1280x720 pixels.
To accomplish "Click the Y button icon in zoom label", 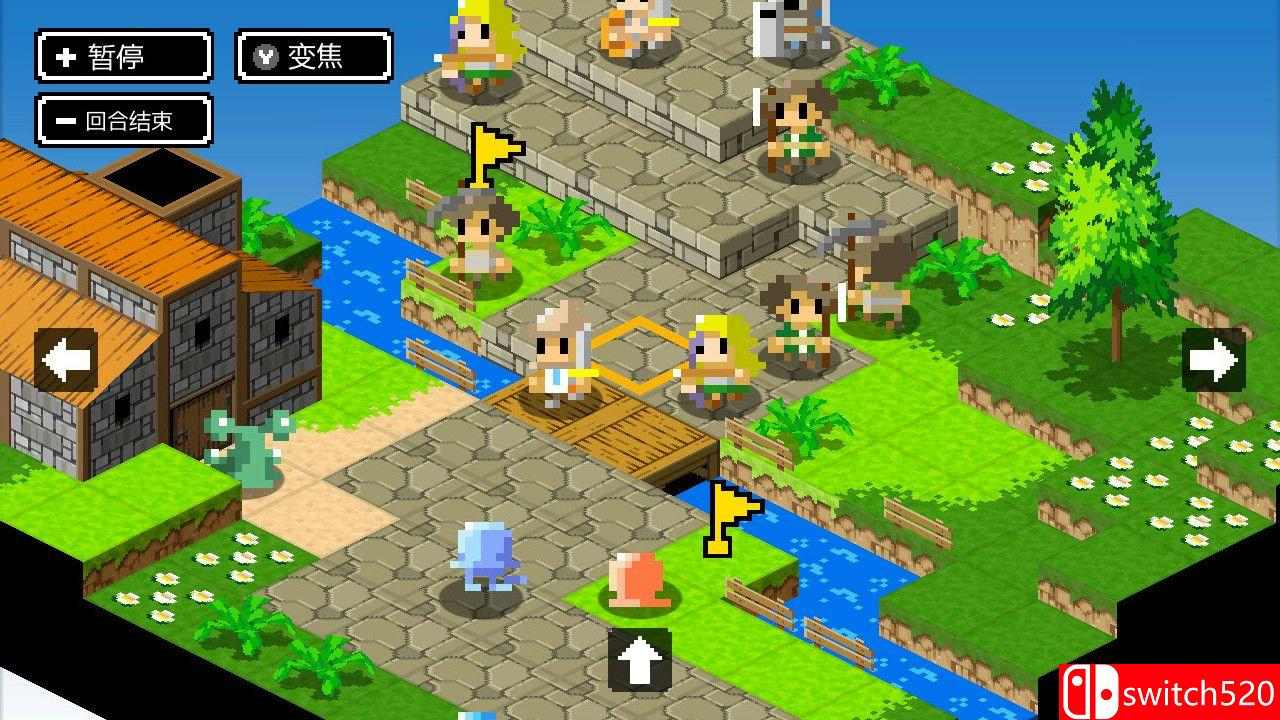I will (x=263, y=57).
